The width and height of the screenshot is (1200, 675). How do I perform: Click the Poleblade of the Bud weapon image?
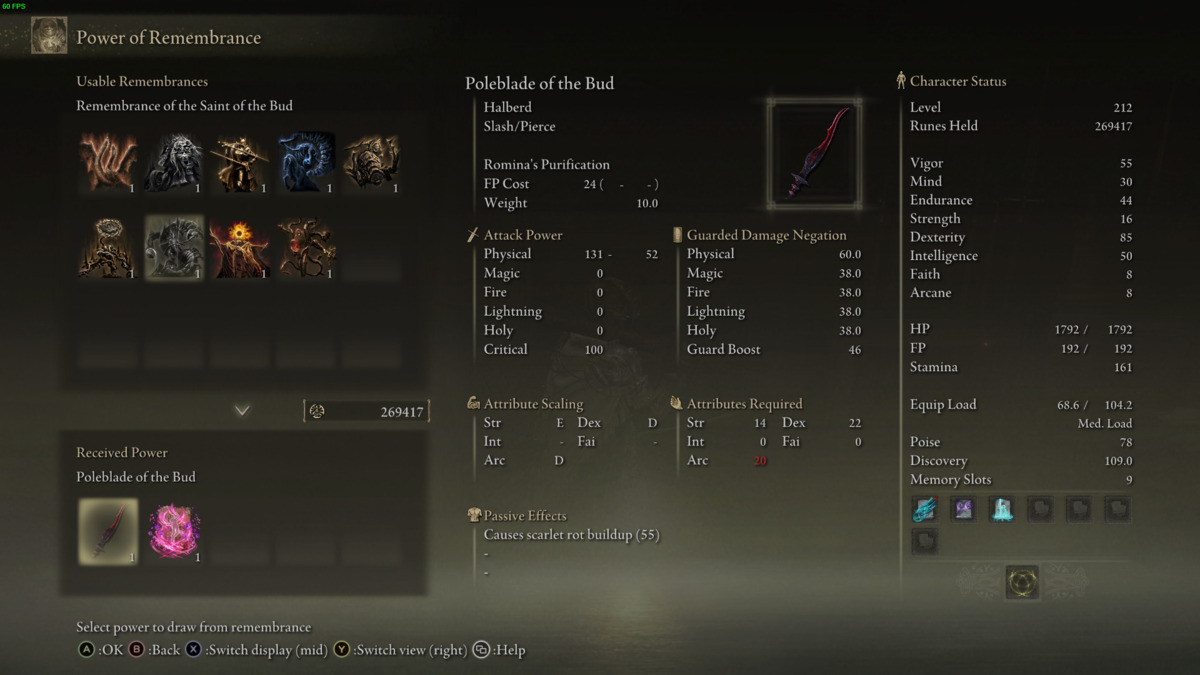814,153
